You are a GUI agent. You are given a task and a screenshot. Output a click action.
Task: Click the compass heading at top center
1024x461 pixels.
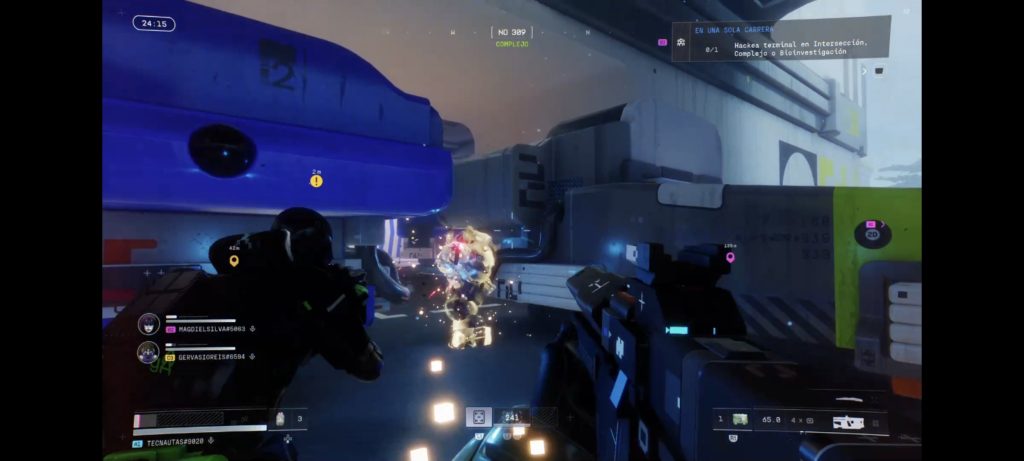tap(511, 33)
